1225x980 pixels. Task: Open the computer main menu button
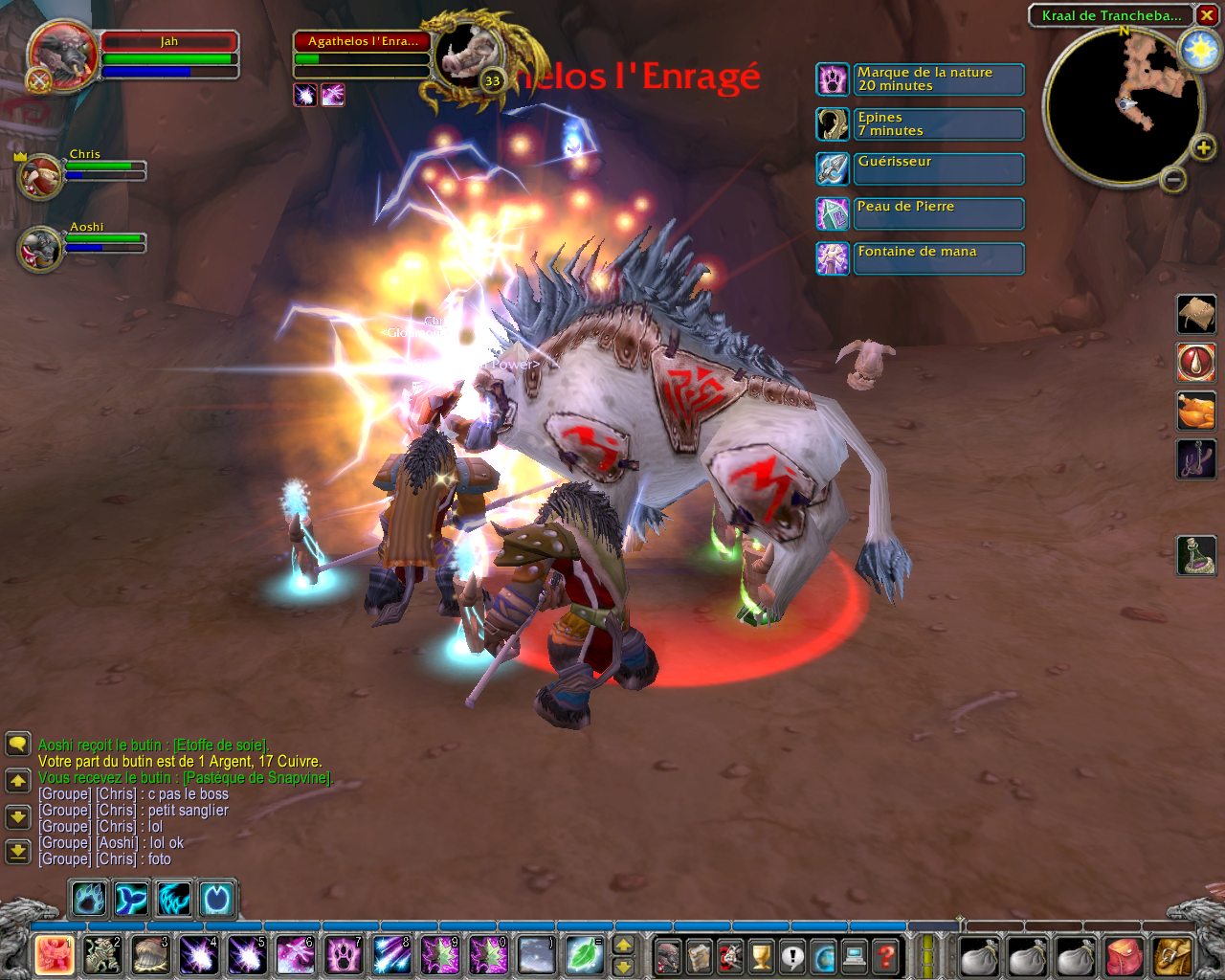855,955
